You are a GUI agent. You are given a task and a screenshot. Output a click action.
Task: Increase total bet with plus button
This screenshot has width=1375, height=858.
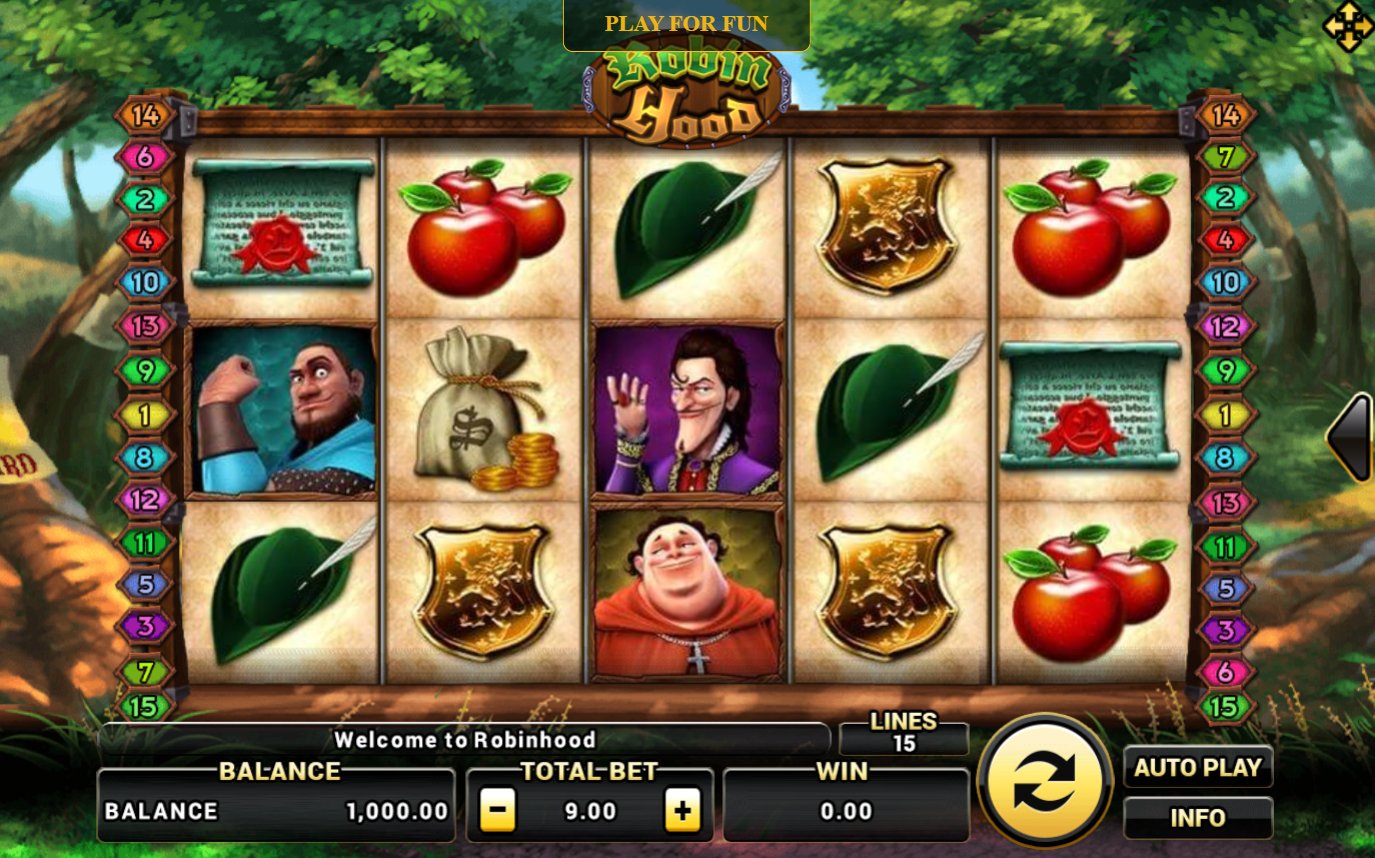coord(682,810)
